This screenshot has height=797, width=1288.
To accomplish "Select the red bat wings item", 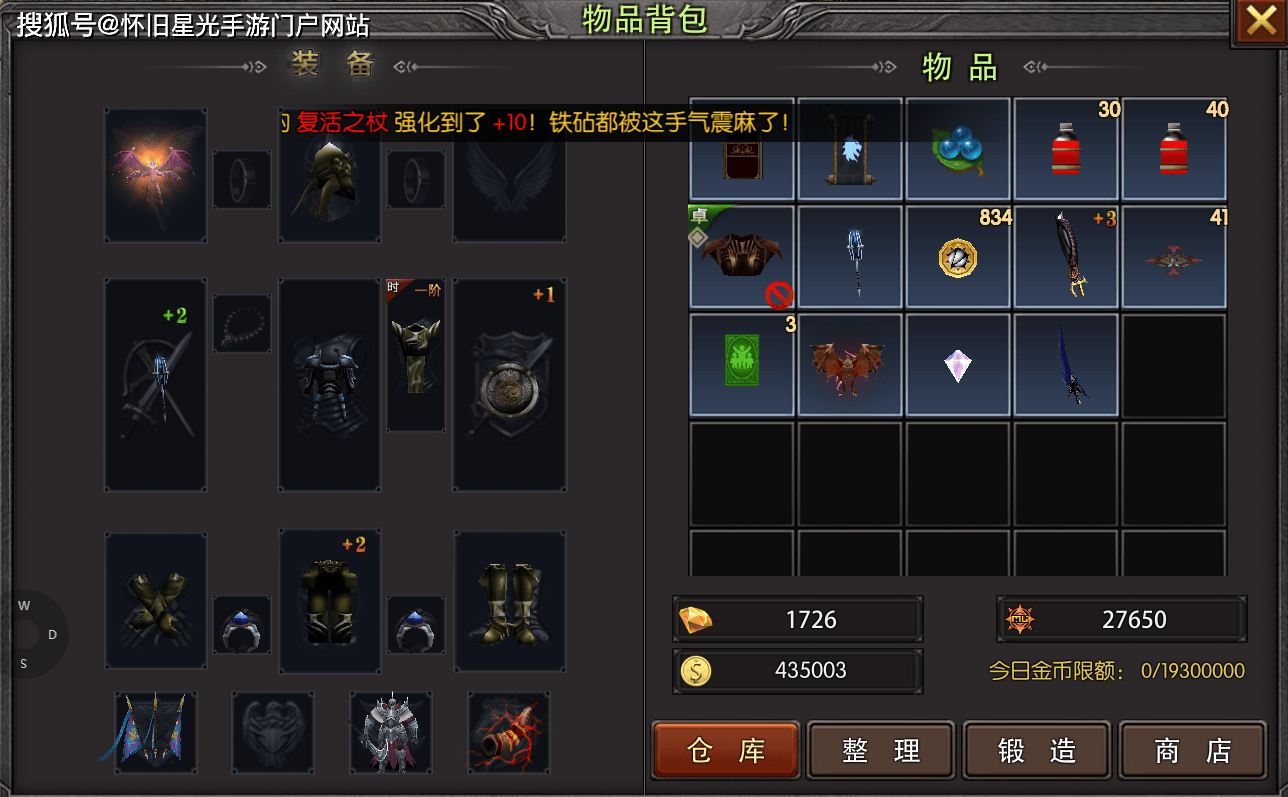I will (850, 364).
